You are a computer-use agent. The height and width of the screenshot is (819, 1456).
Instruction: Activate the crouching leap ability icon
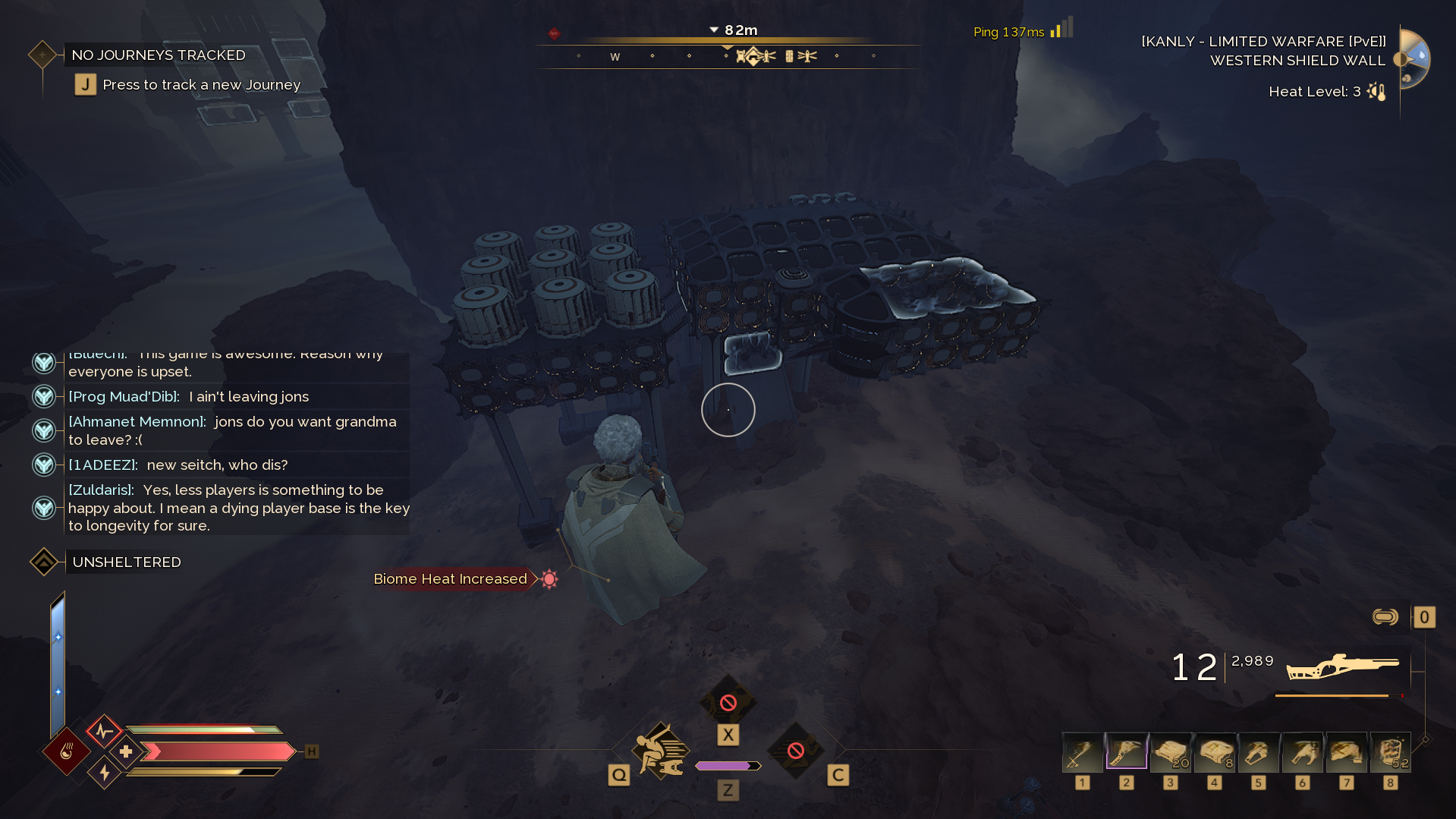[662, 751]
